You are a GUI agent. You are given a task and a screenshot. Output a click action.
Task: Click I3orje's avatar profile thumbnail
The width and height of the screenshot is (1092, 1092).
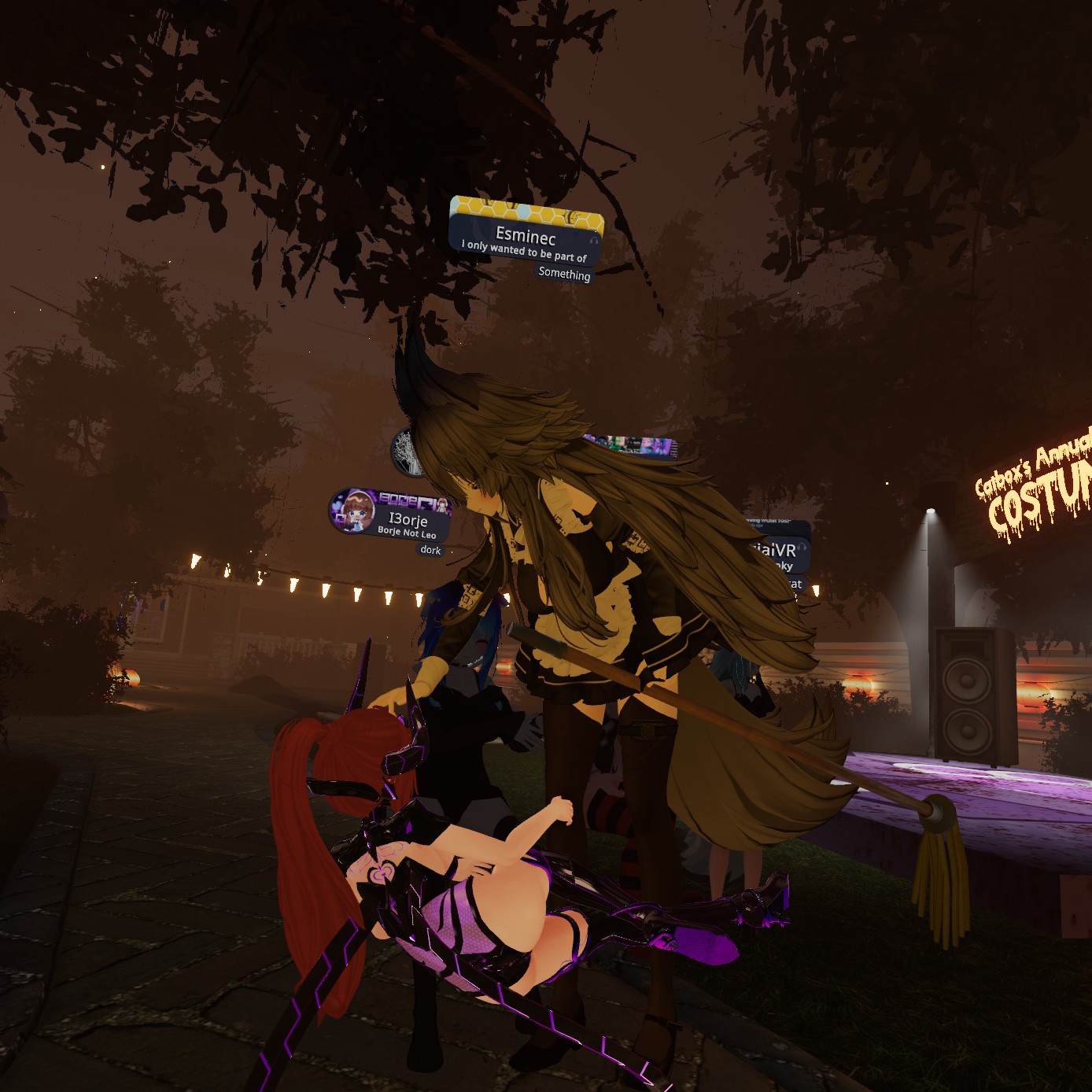coord(352,511)
